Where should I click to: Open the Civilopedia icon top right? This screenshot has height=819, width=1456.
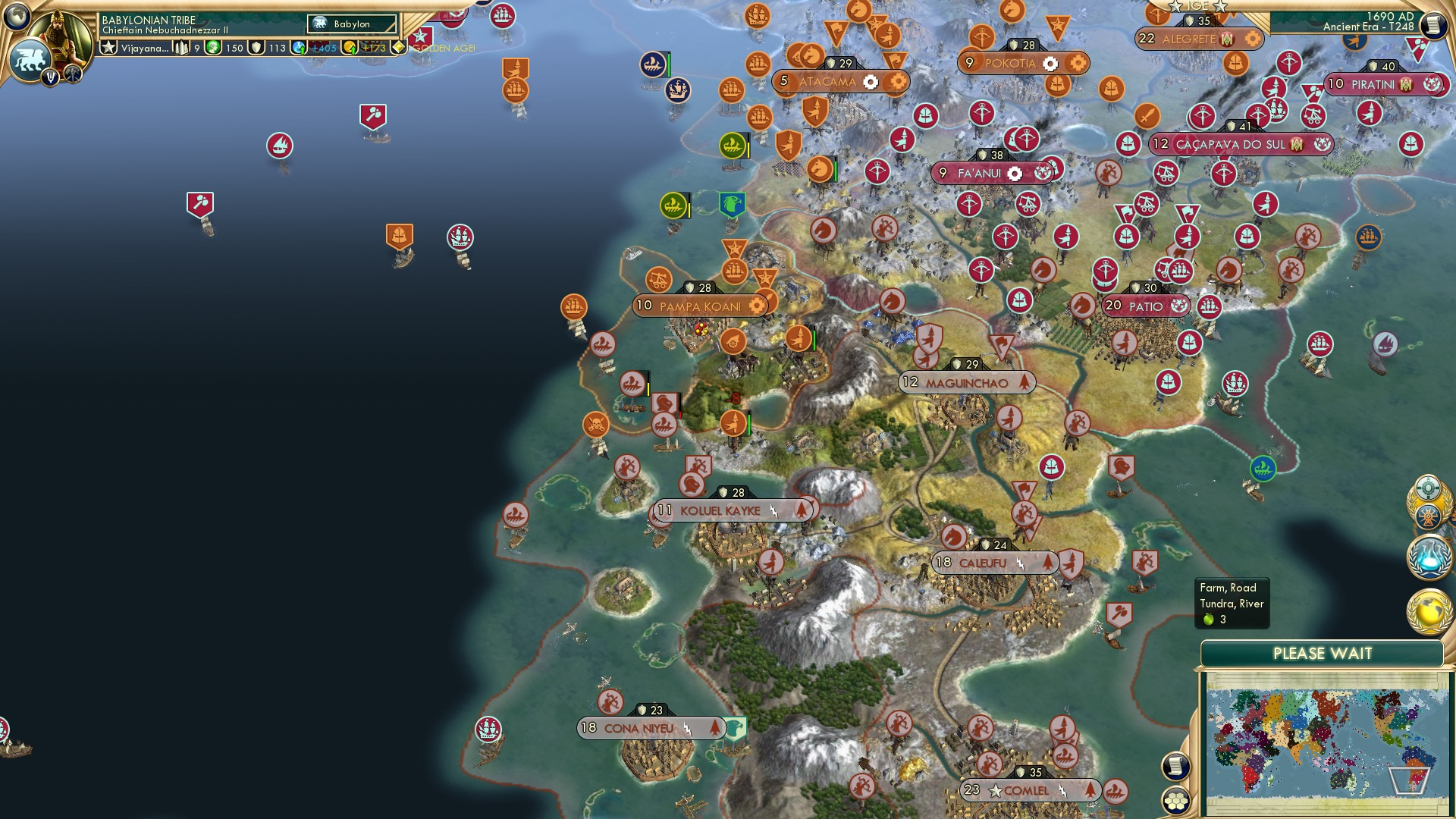click(1435, 25)
